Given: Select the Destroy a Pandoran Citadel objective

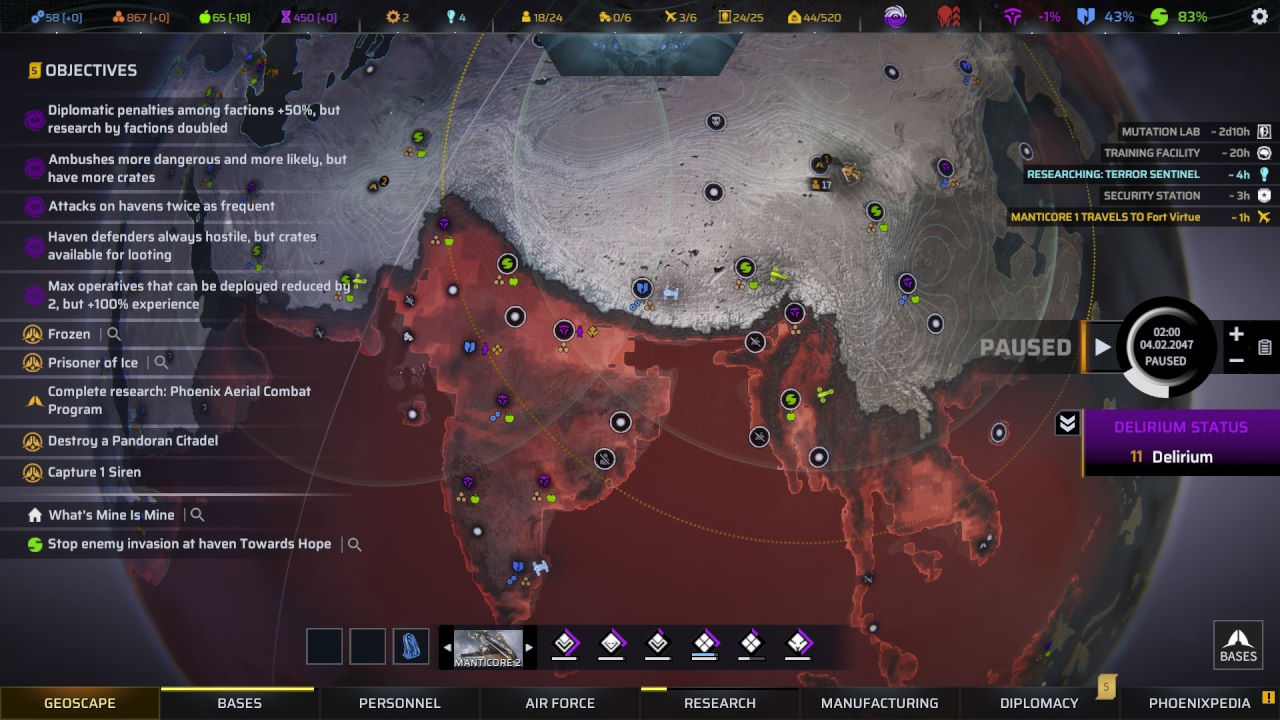Looking at the screenshot, I should point(133,441).
